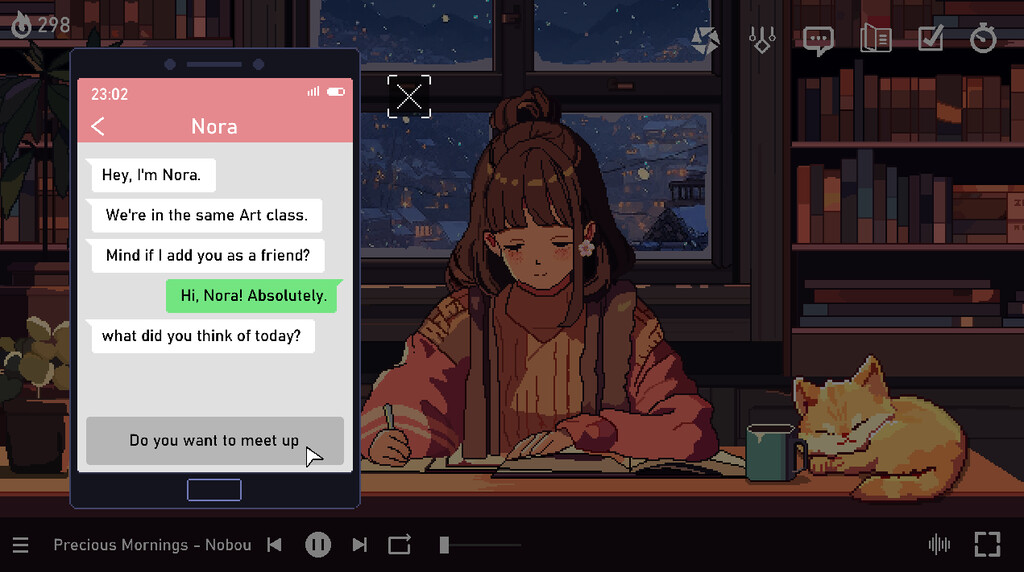The height and width of the screenshot is (572, 1024).
Task: Skip to the next music track
Action: (360, 545)
